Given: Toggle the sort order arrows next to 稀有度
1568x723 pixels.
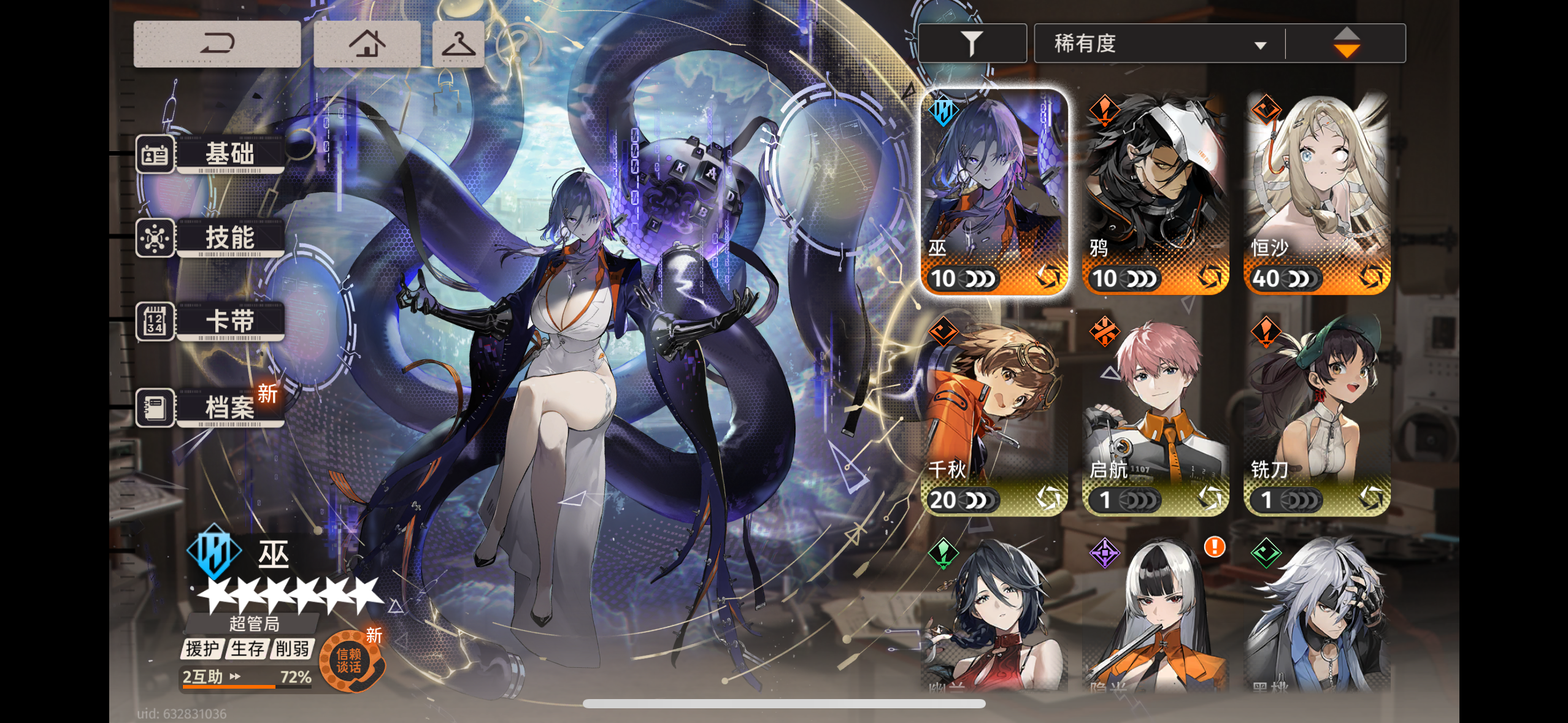Looking at the screenshot, I should [1347, 42].
